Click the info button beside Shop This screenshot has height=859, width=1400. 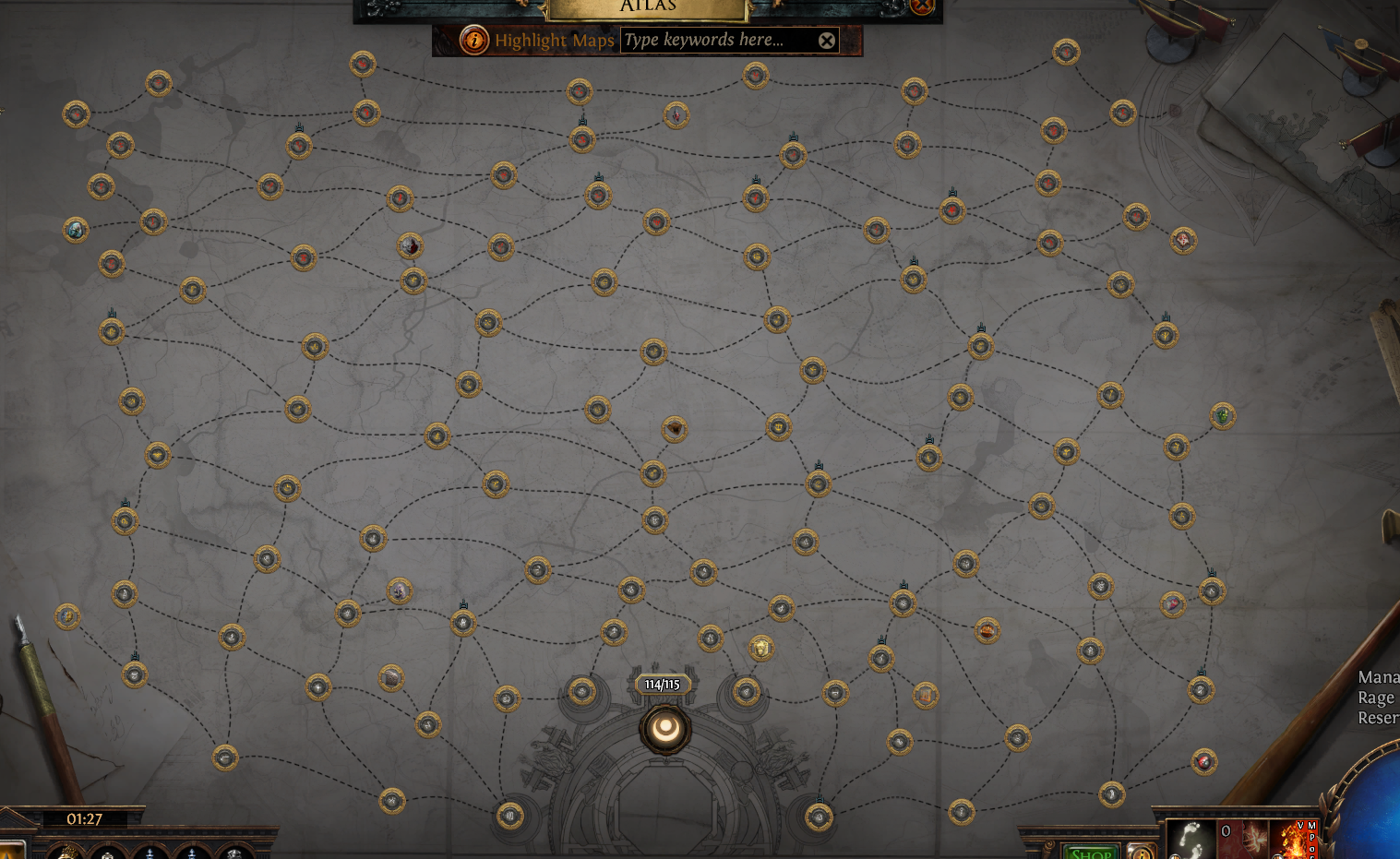click(1141, 852)
